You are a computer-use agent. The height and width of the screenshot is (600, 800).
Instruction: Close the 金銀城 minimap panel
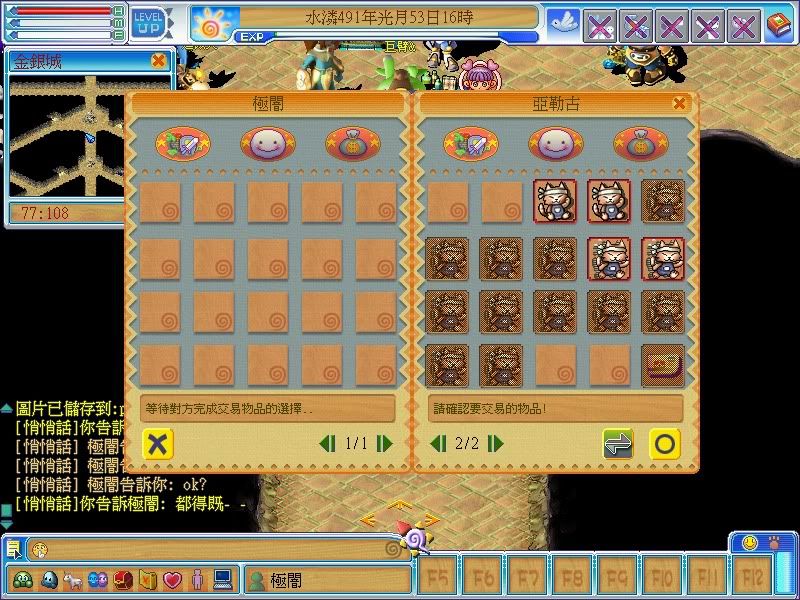pyautogui.click(x=158, y=61)
